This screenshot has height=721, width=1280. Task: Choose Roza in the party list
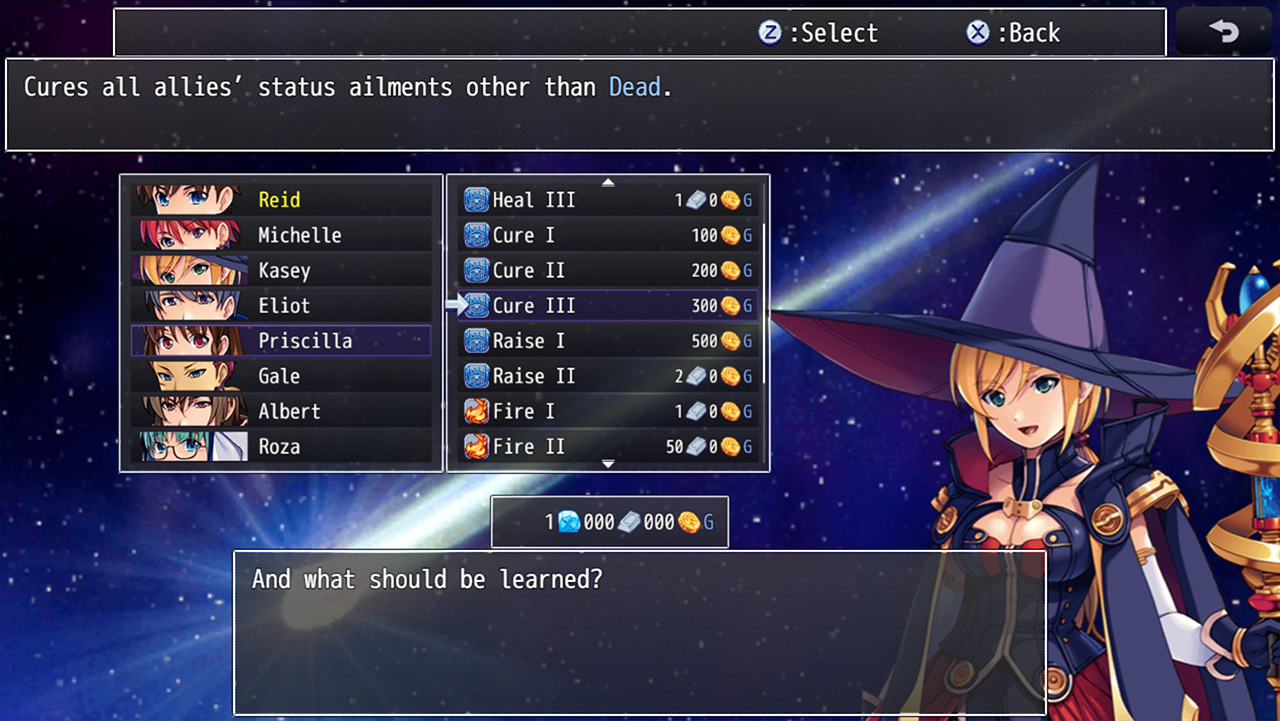pos(281,446)
